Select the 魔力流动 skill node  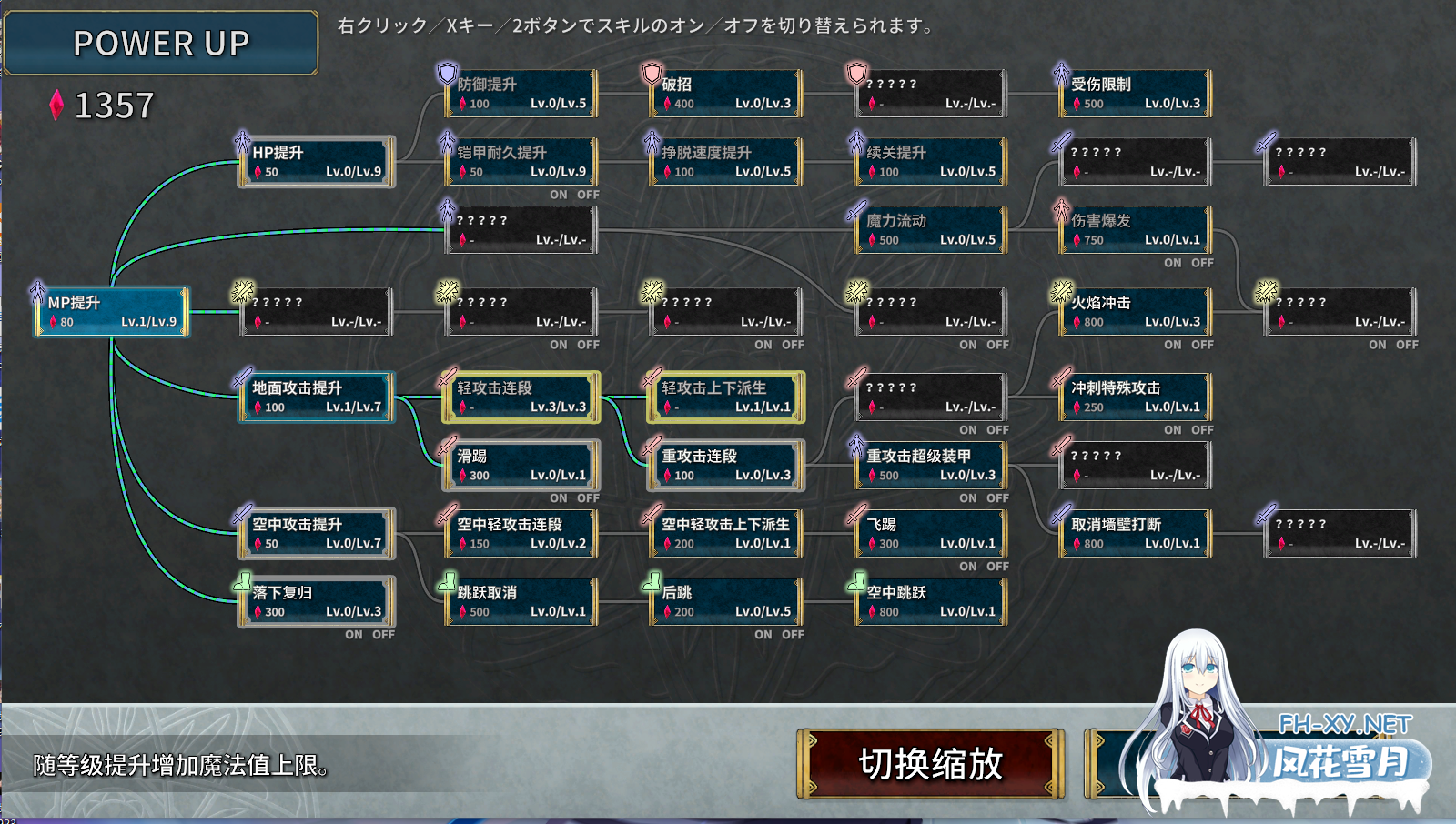click(x=929, y=229)
